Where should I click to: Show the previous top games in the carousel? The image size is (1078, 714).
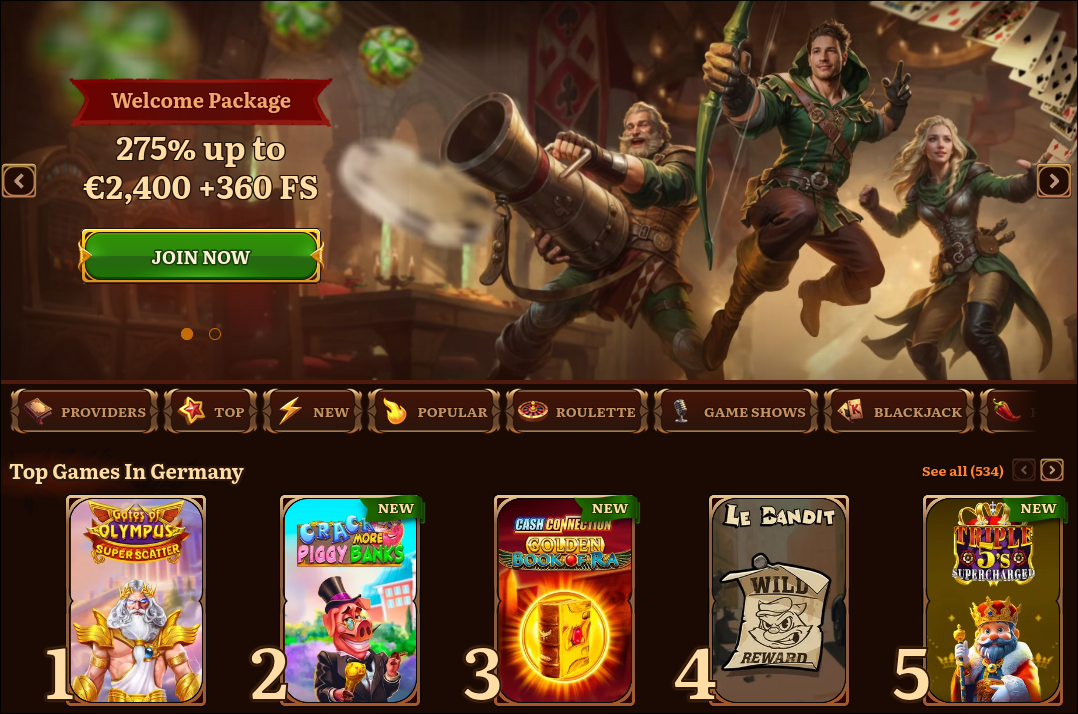tap(1024, 470)
